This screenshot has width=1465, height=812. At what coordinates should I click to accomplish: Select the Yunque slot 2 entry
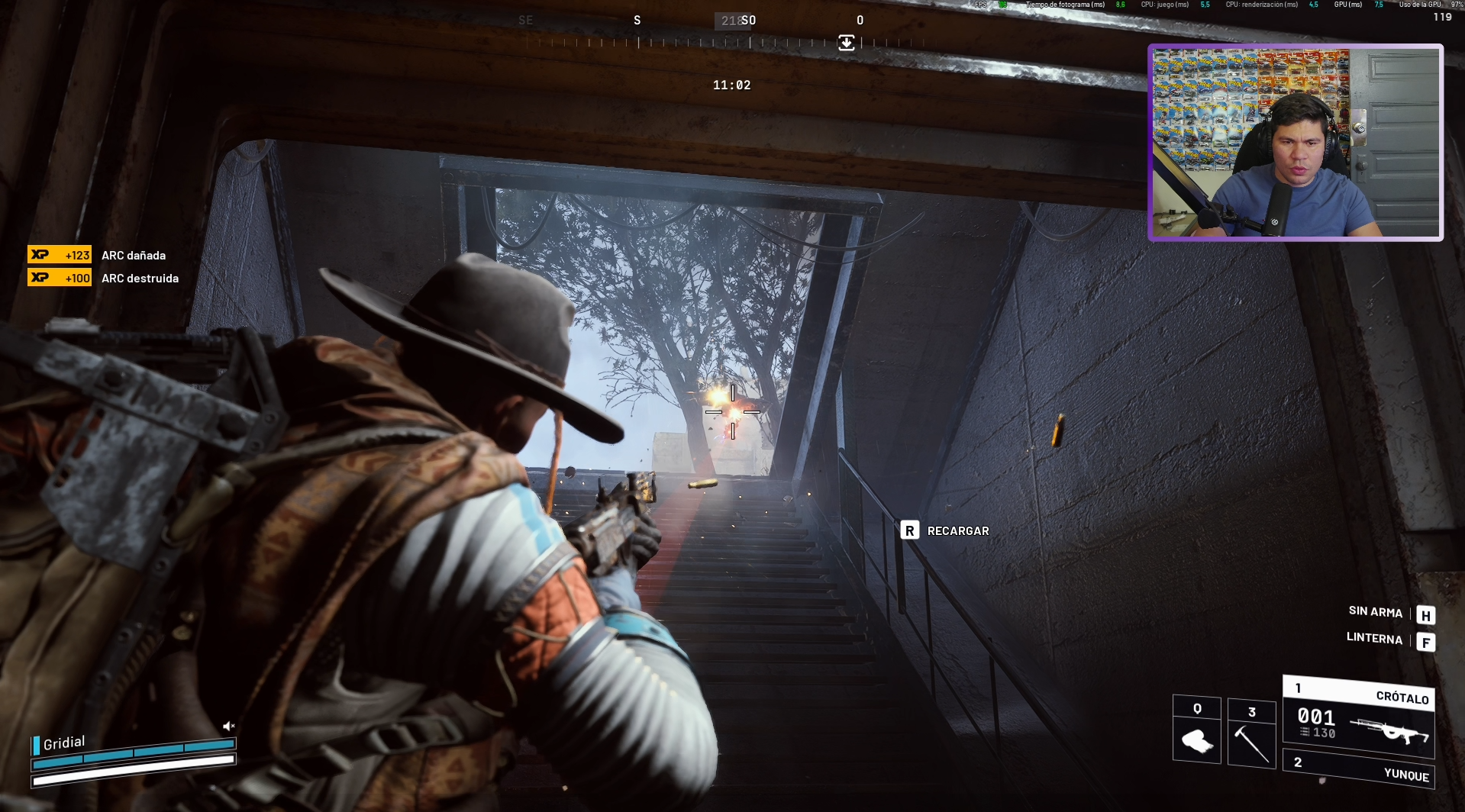coord(1402,776)
